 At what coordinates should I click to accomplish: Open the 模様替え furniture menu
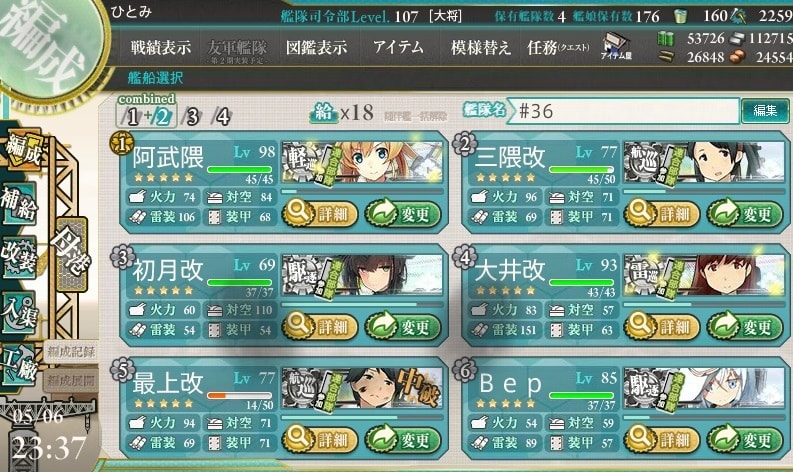click(480, 47)
